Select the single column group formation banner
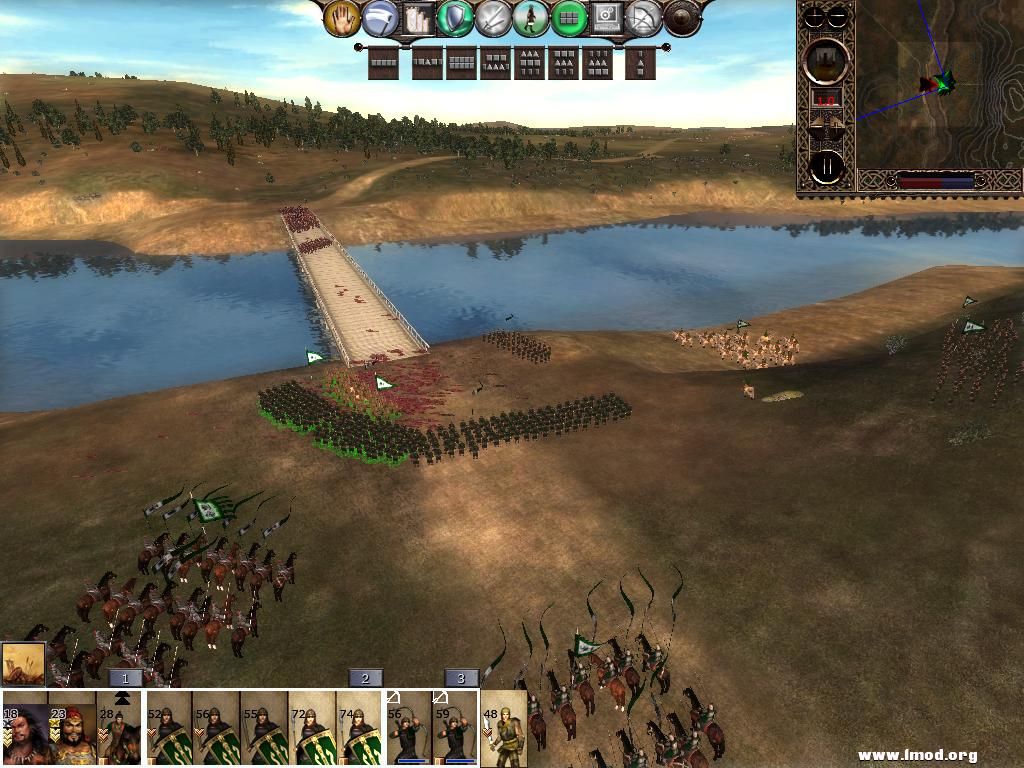1024x768 pixels. pos(641,63)
